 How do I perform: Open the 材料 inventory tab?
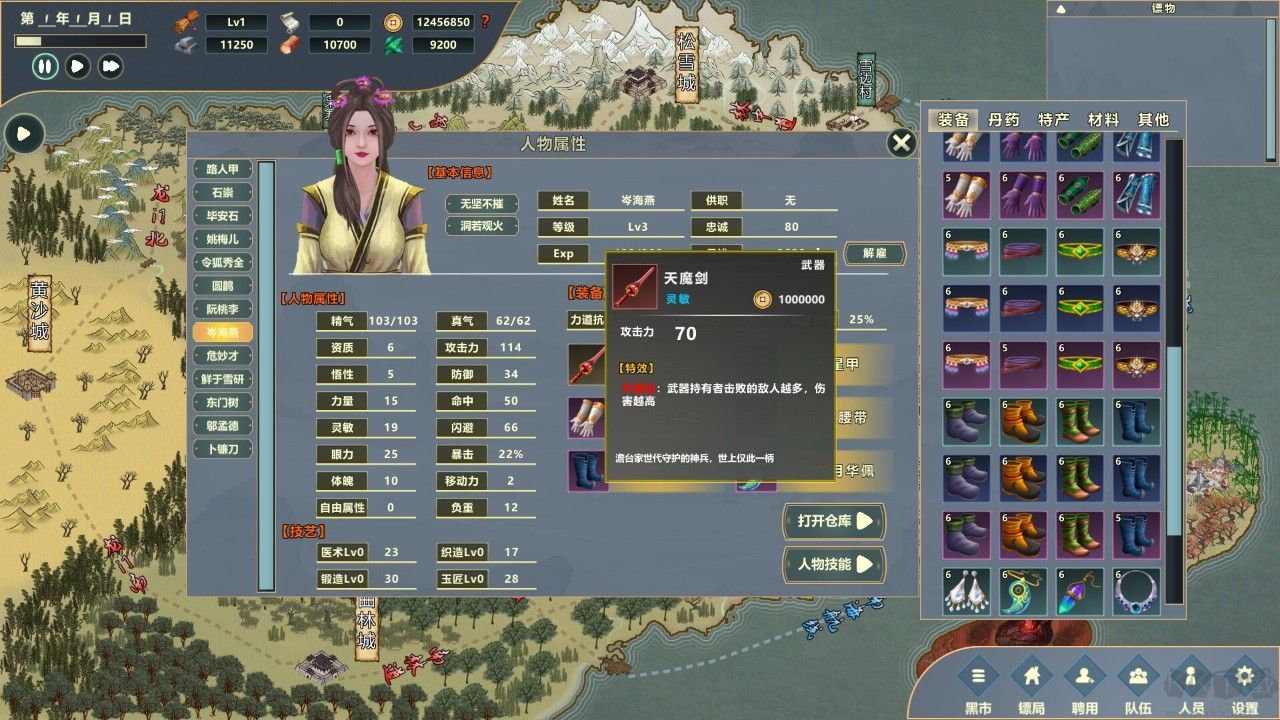pyautogui.click(x=1104, y=118)
